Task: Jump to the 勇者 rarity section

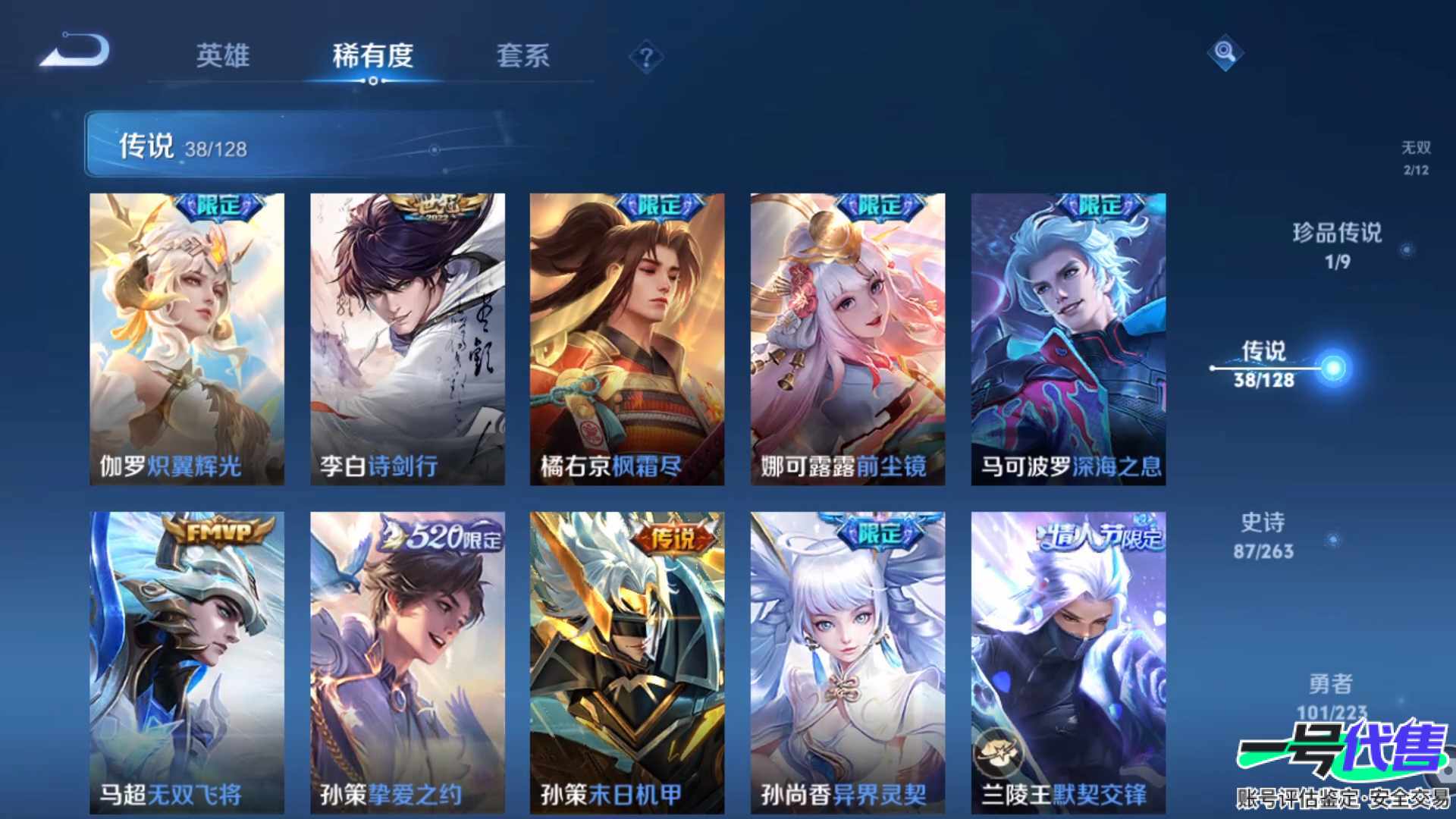Action: [x=1331, y=695]
